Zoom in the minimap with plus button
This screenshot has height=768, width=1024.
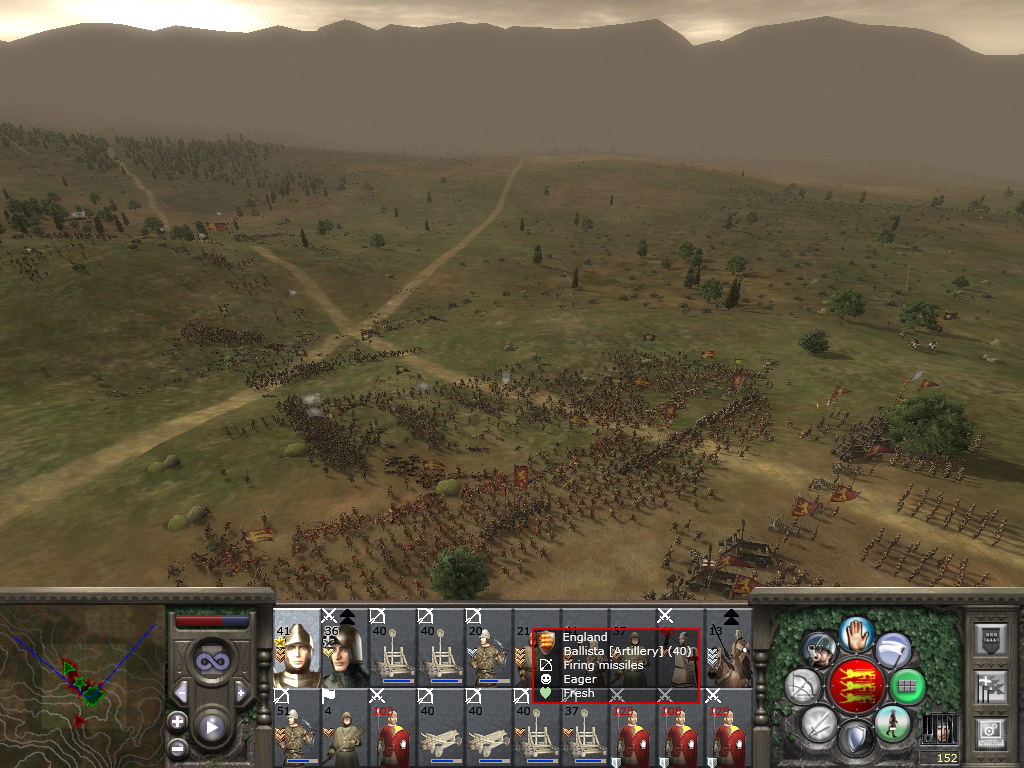click(178, 720)
